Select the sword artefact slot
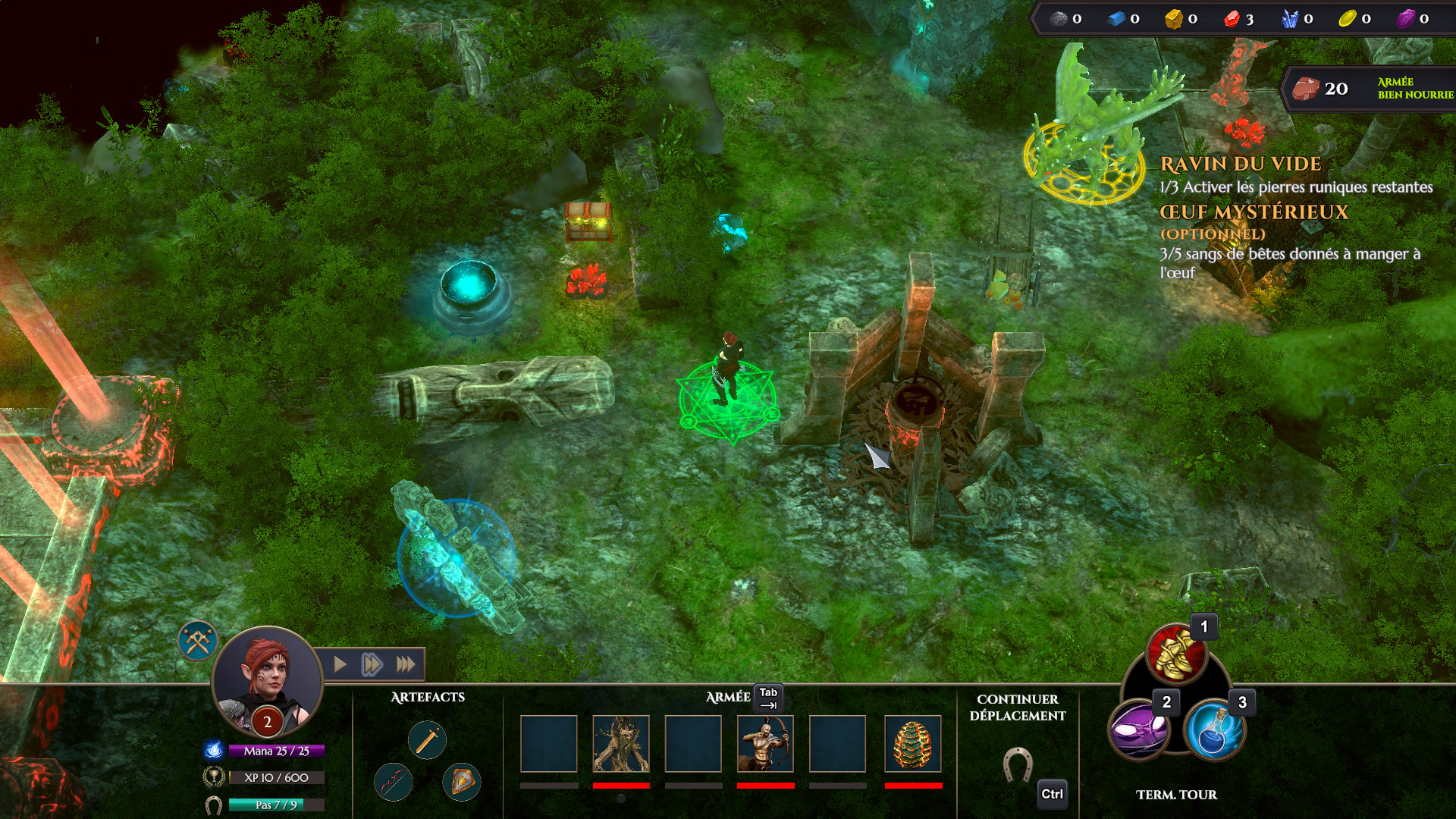The width and height of the screenshot is (1456, 819). [427, 739]
